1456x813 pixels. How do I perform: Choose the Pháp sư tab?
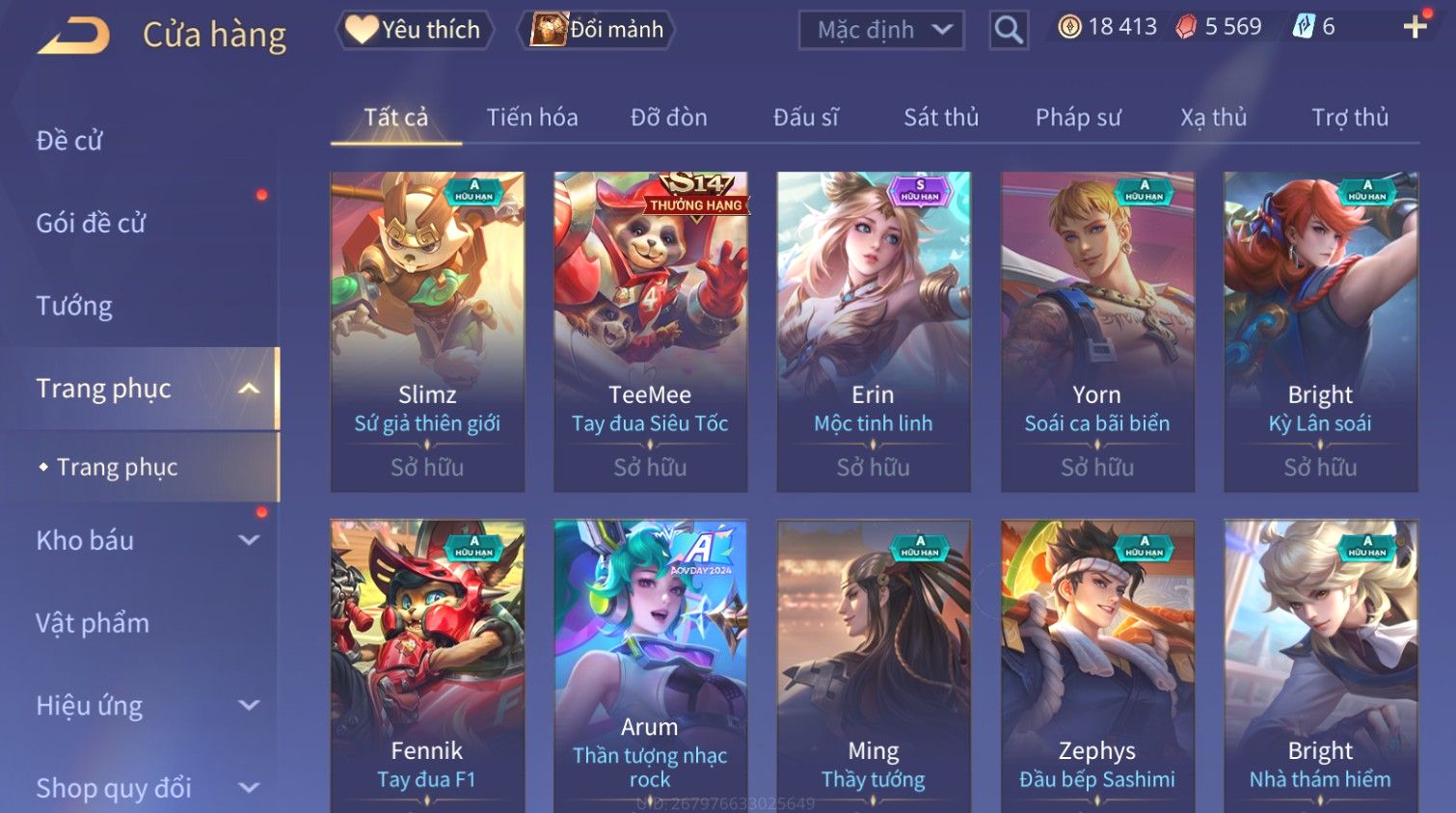click(x=1078, y=118)
